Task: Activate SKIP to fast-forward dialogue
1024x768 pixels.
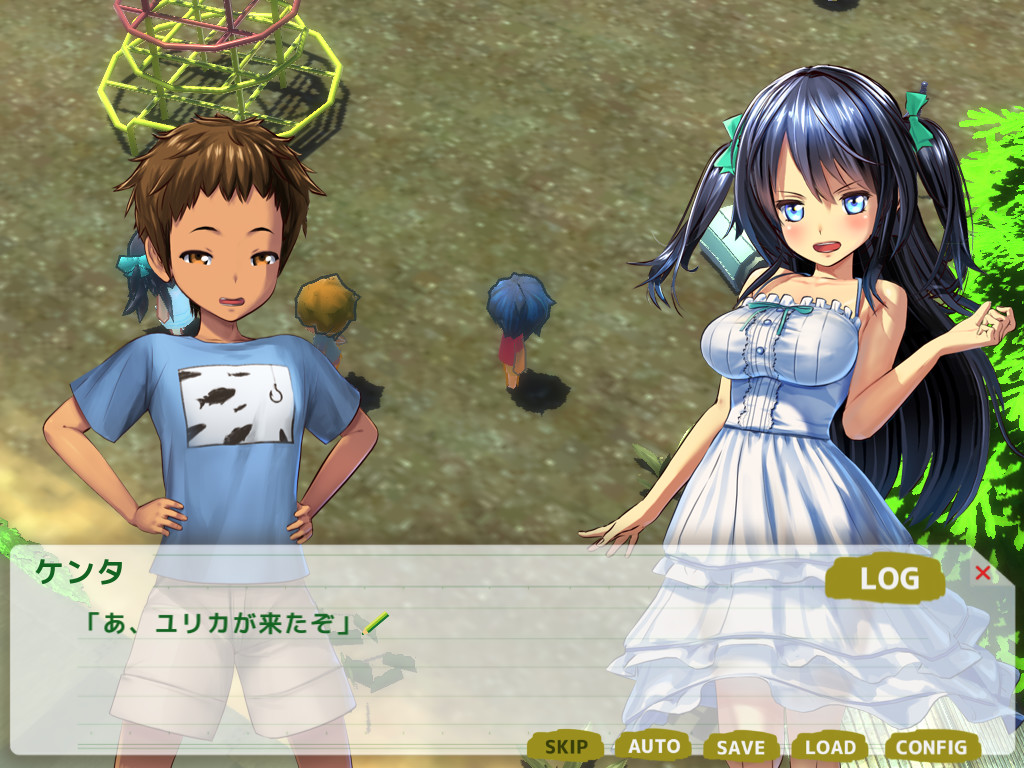Action: (566, 746)
